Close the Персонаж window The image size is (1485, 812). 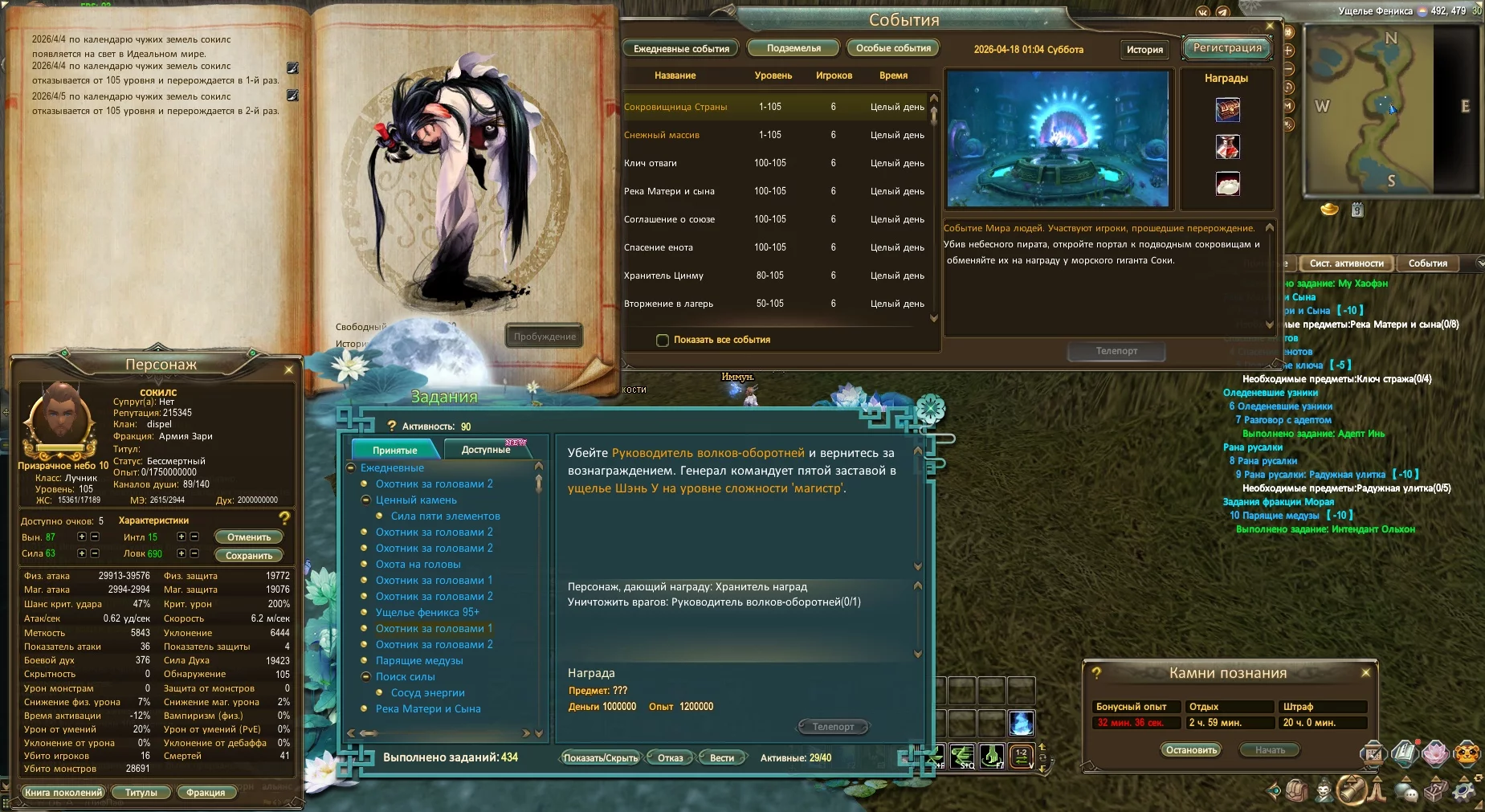tap(289, 369)
